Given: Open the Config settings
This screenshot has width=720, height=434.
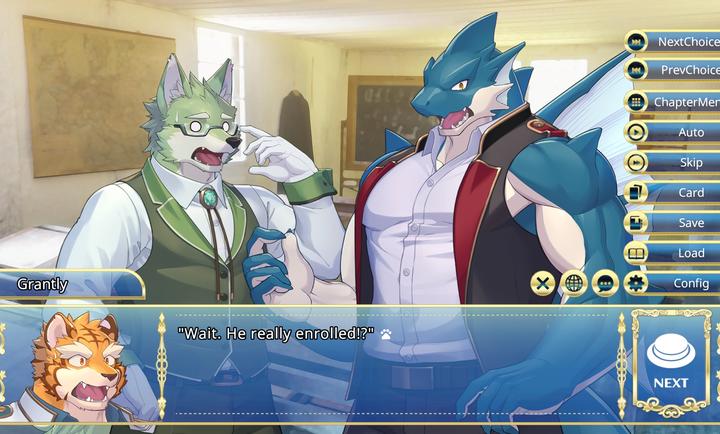Looking at the screenshot, I should [x=675, y=283].
